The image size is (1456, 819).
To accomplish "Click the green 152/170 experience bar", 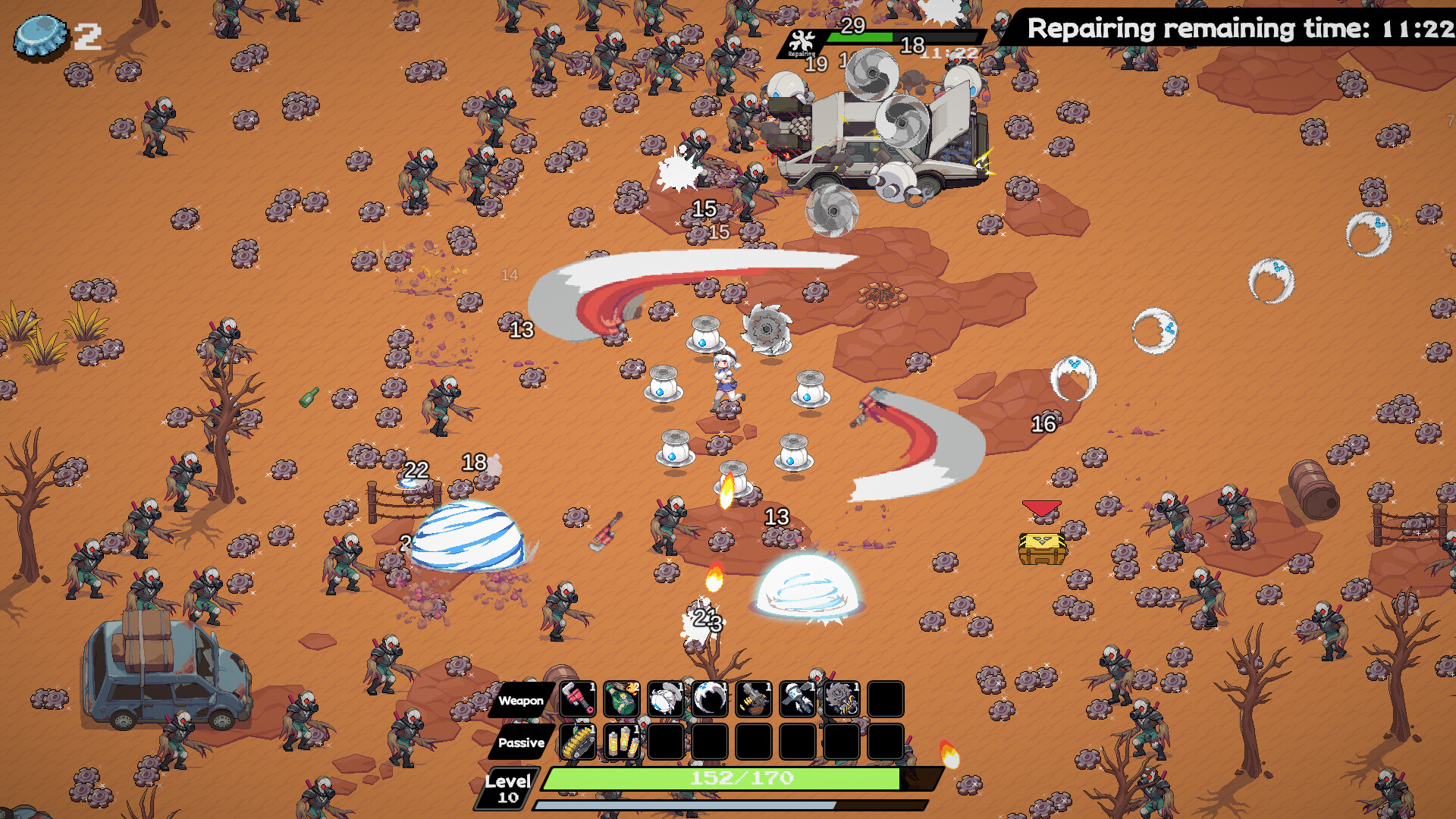I will 739,777.
